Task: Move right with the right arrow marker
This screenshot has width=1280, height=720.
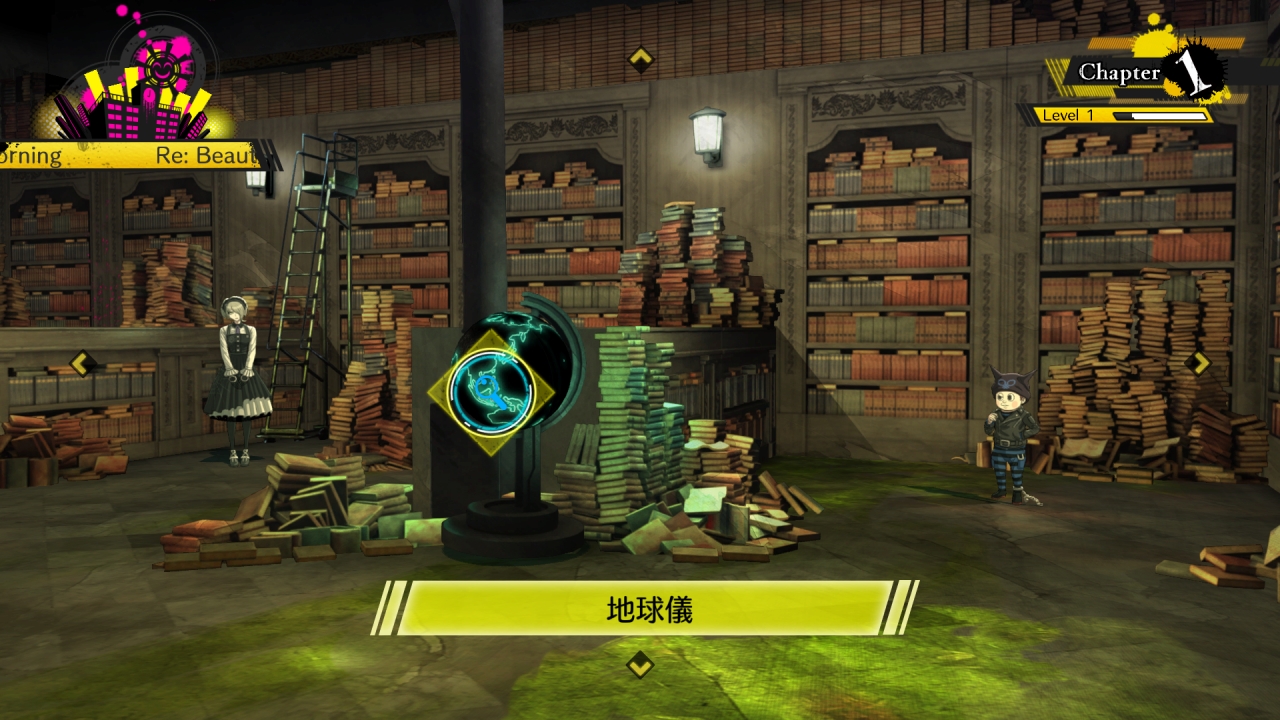Action: pos(1197,362)
